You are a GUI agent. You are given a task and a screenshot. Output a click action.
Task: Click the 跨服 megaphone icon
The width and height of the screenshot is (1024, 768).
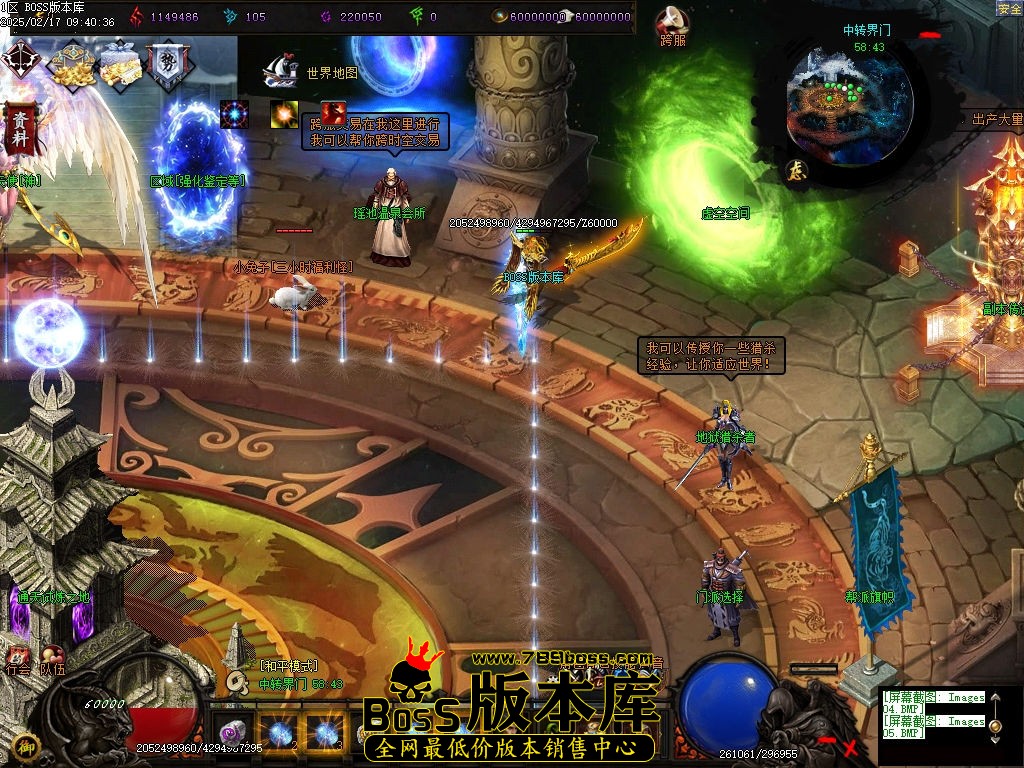[x=673, y=22]
